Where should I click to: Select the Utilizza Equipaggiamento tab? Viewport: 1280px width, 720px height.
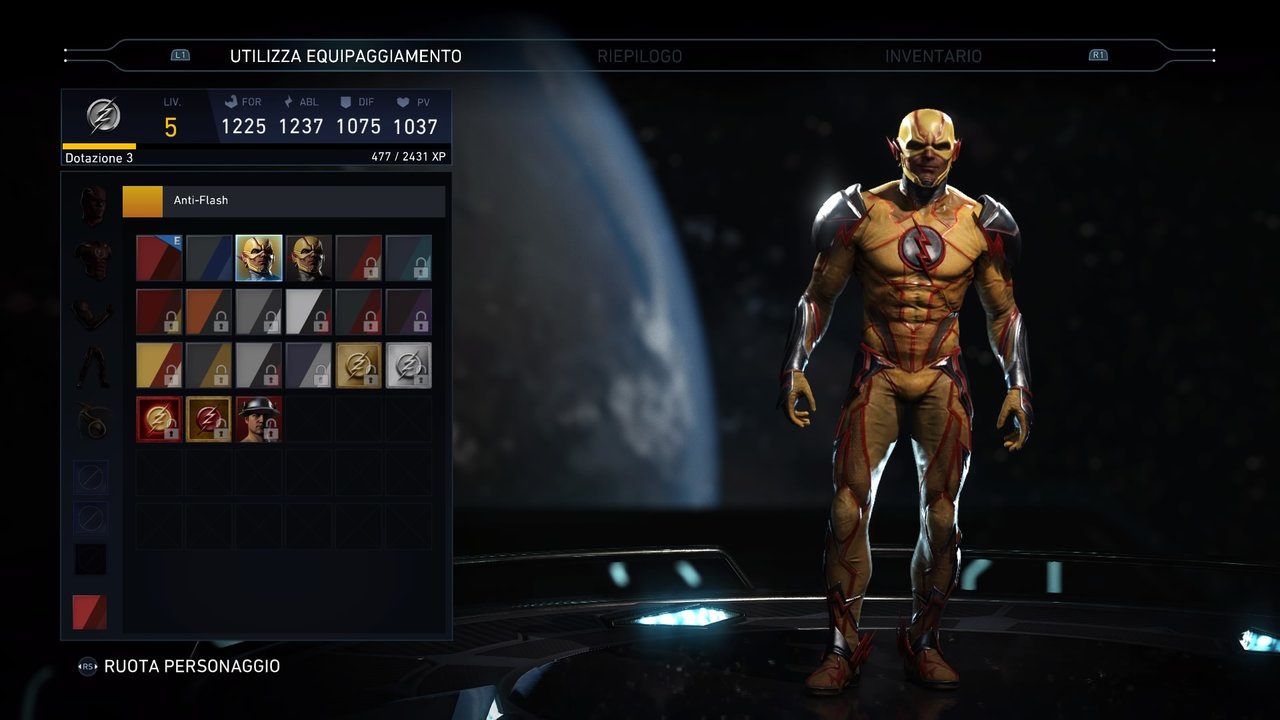pyautogui.click(x=346, y=56)
